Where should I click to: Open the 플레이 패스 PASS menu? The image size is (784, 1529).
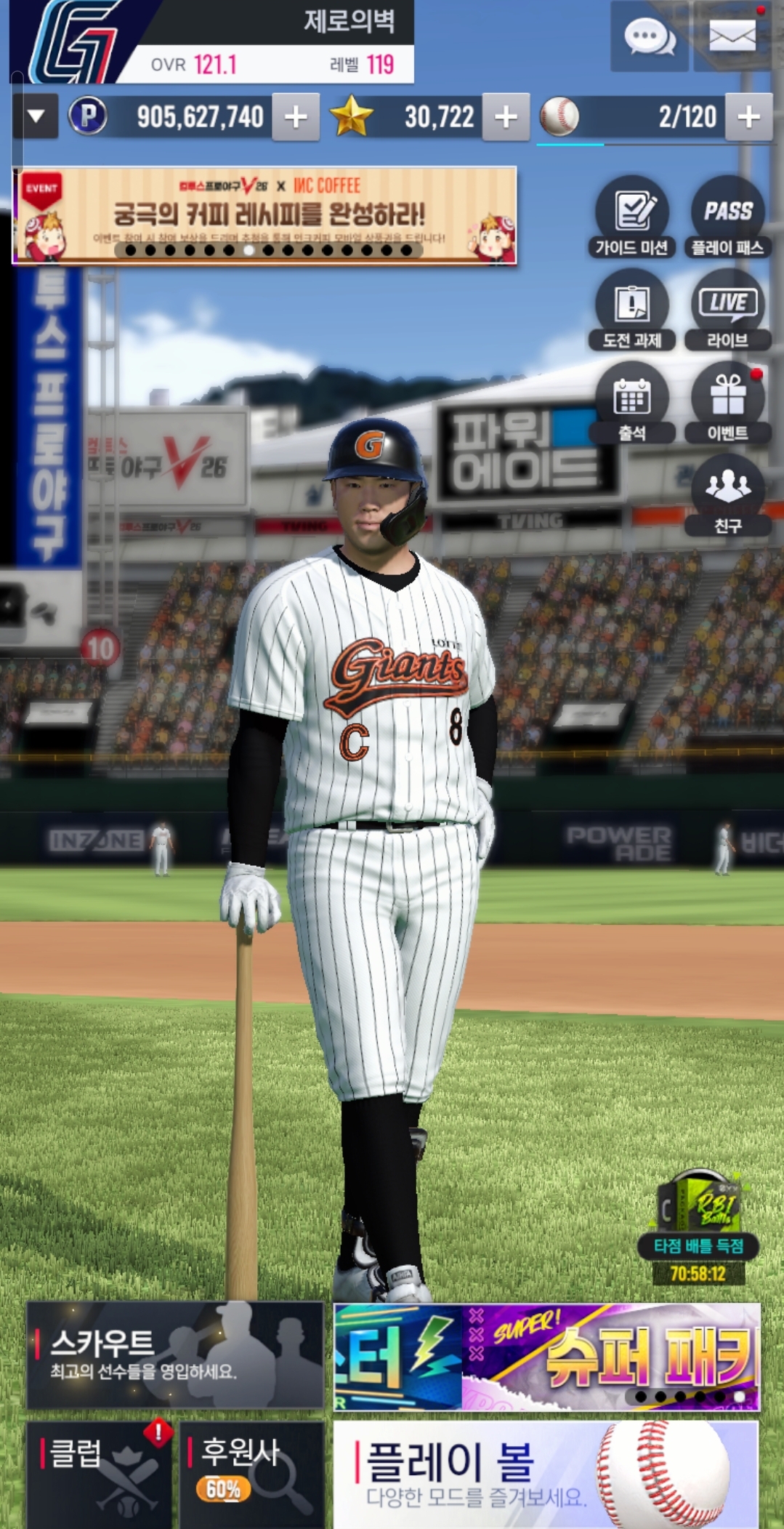pyautogui.click(x=727, y=217)
